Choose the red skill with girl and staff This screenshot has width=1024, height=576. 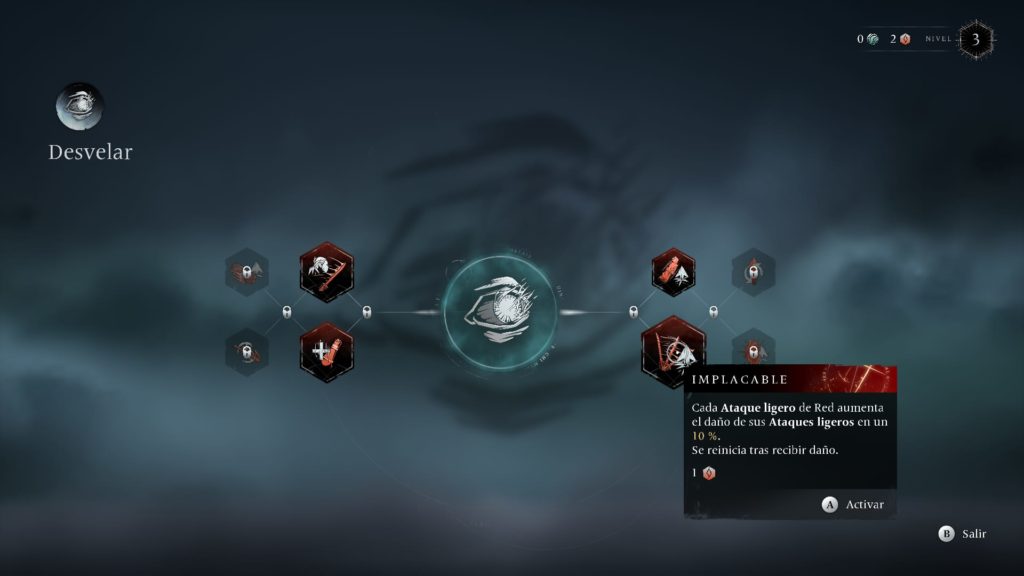[x=326, y=271]
